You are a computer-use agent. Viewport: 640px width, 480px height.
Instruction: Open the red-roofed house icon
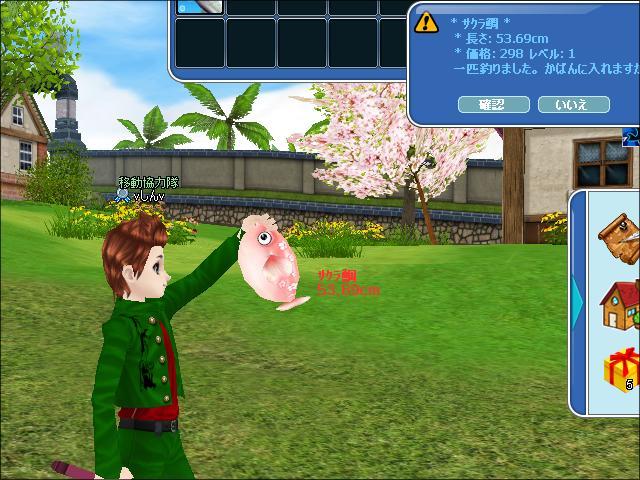(x=618, y=302)
